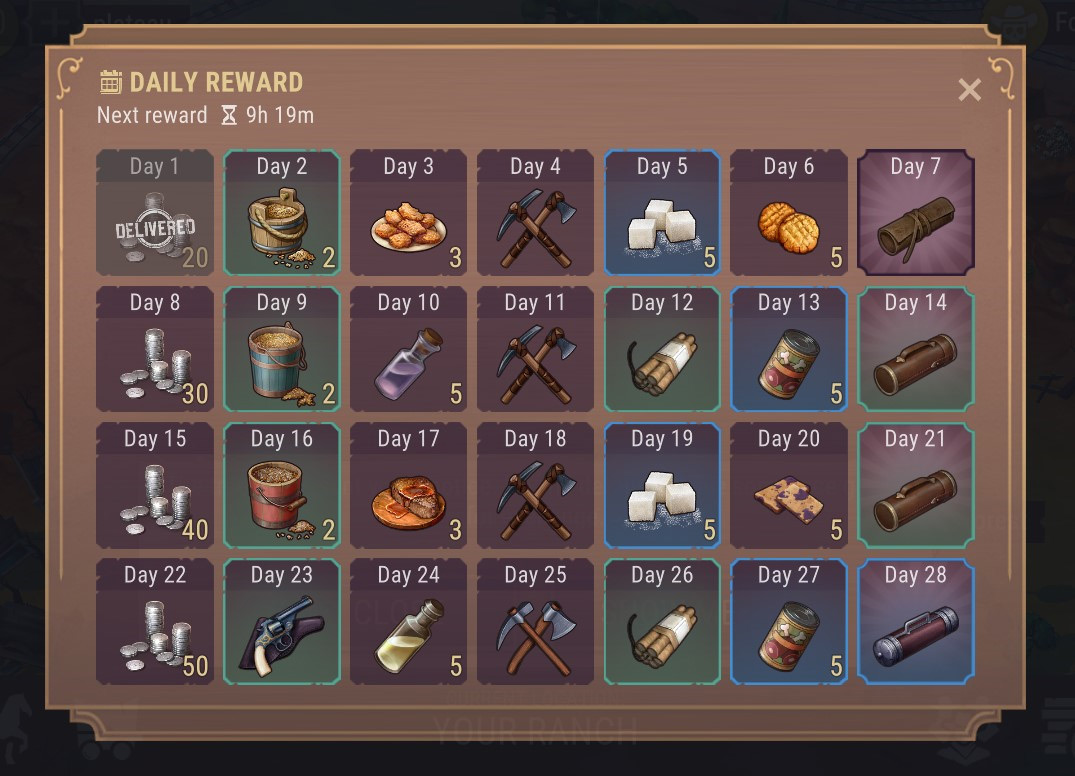Choose the Day 16 red bucket reward
The image size is (1075, 776).
coord(282,485)
